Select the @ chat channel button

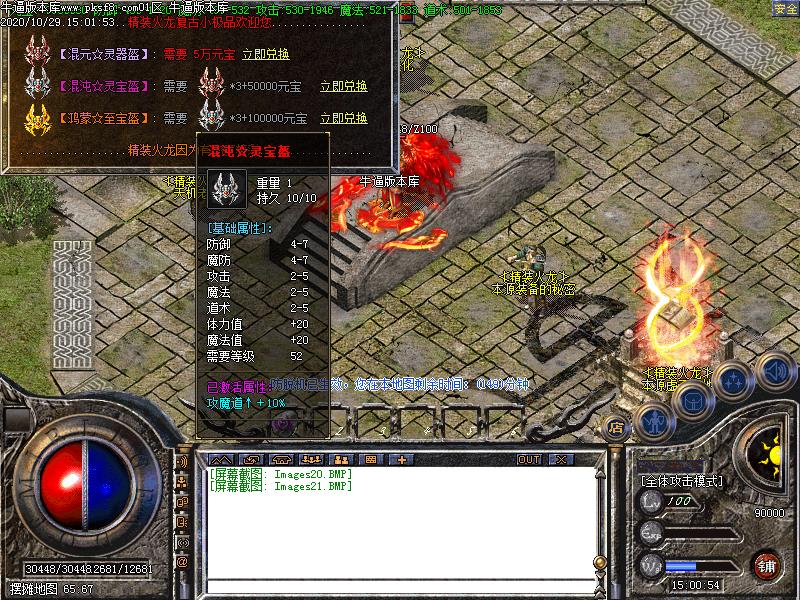[182, 561]
